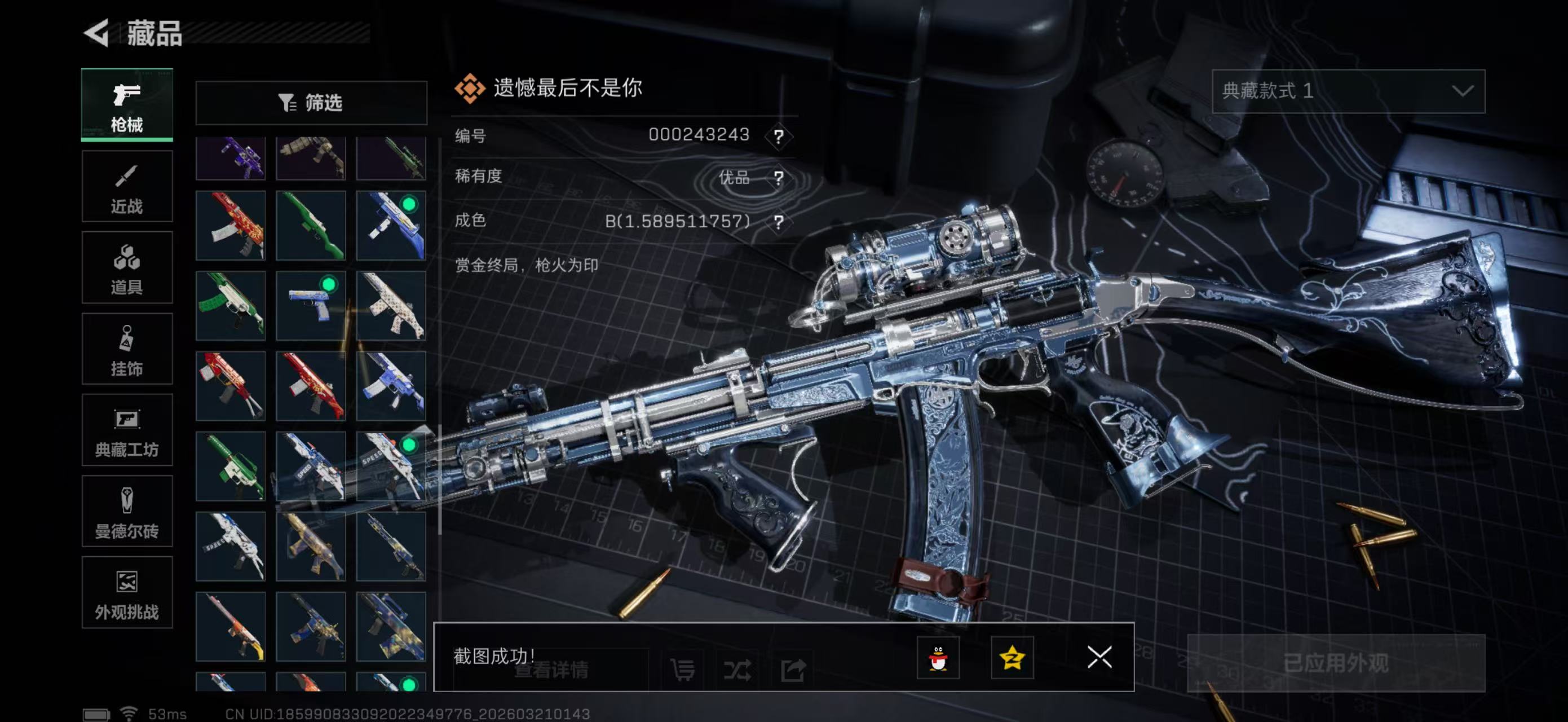Choose the blue and white pistol skin
Image resolution: width=1568 pixels, height=722 pixels.
[311, 306]
